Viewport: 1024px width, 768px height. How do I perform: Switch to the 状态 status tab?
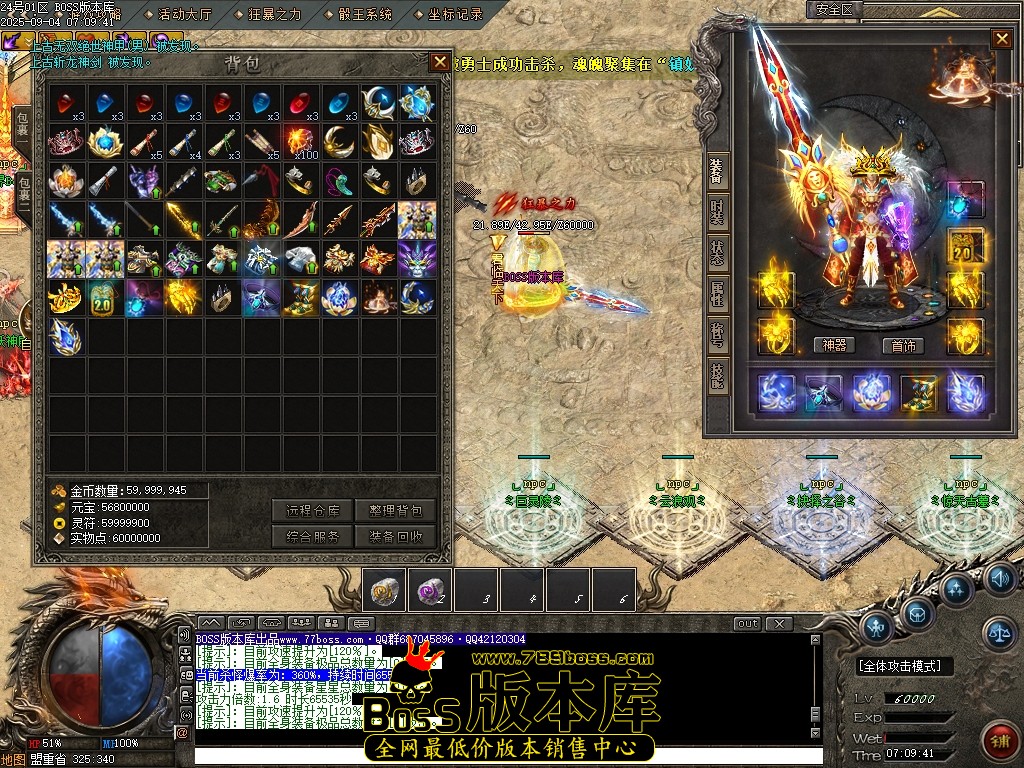(x=717, y=251)
